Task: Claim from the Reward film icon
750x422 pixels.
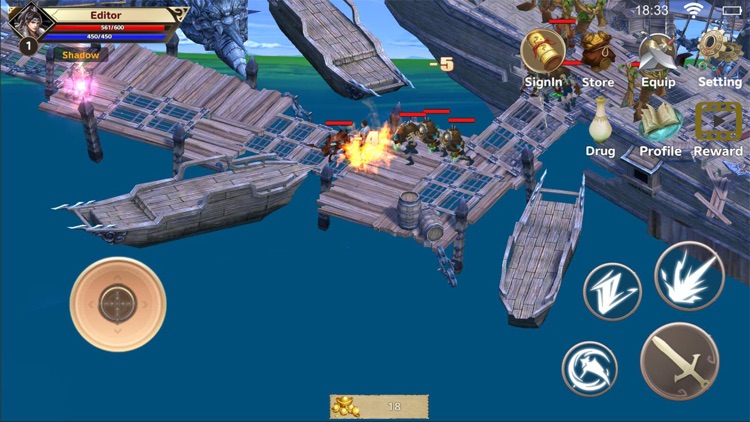Action: click(x=718, y=122)
